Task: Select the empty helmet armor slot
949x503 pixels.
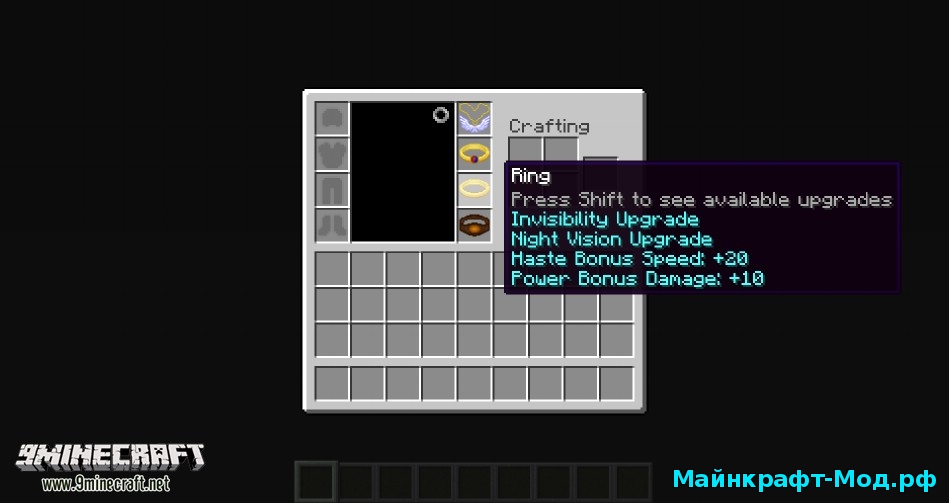Action: [x=332, y=119]
